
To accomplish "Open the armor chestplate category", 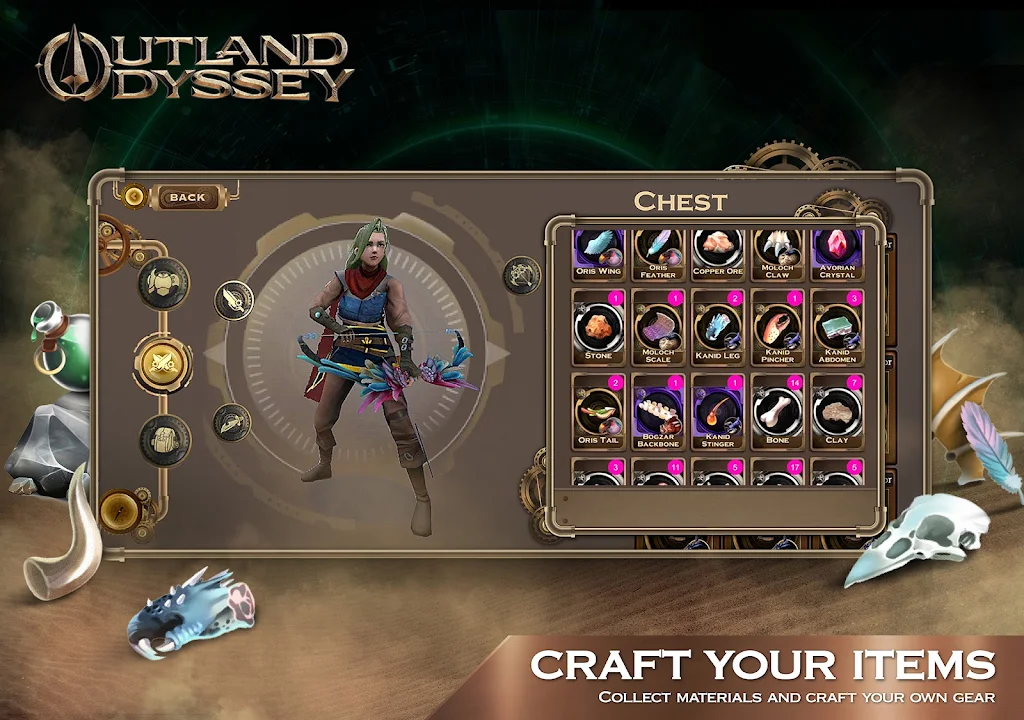I will coord(164,281).
